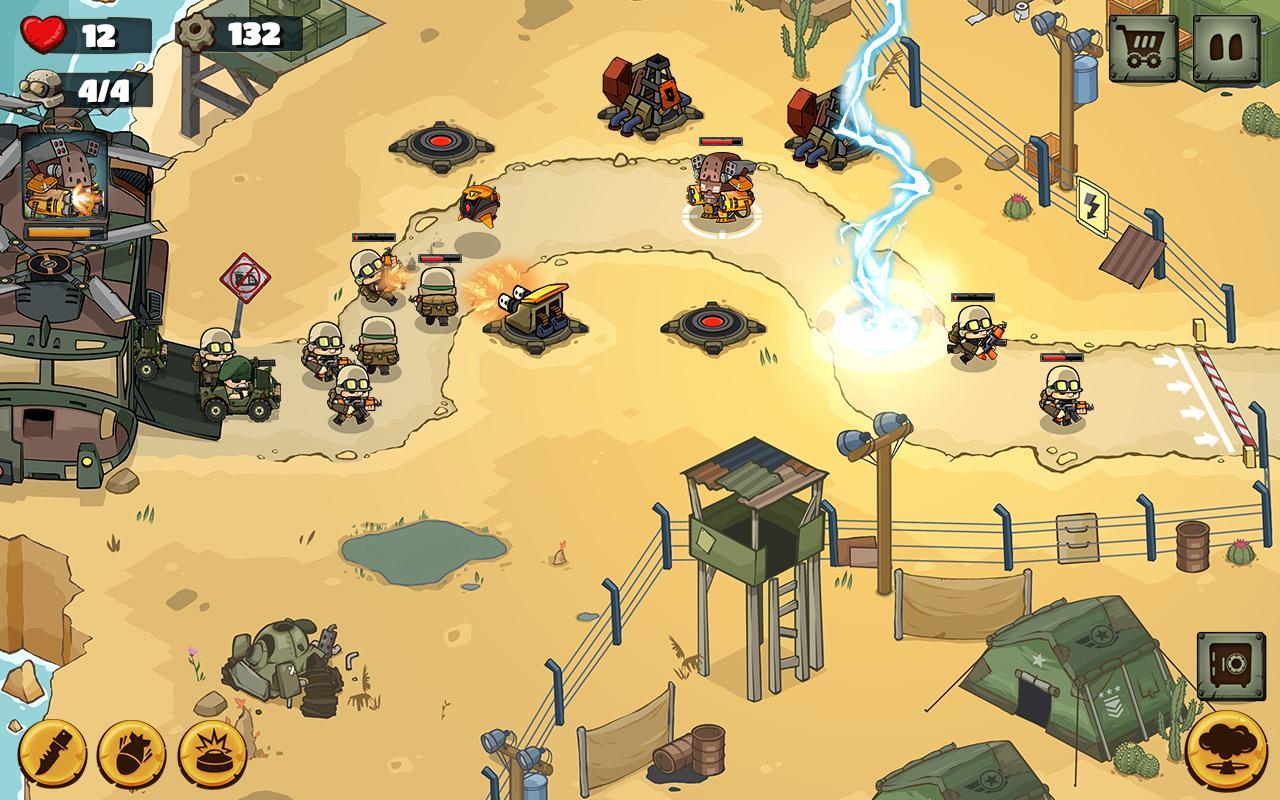Screen dimensions: 1280x800
Task: Open the safe vault button
Action: click(1231, 665)
